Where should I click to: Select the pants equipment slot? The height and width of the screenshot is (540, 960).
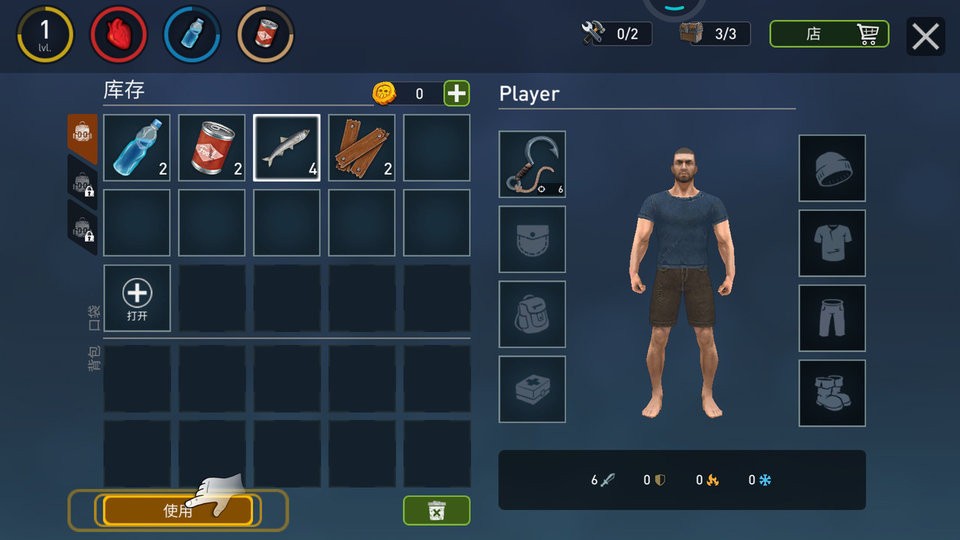click(x=832, y=318)
